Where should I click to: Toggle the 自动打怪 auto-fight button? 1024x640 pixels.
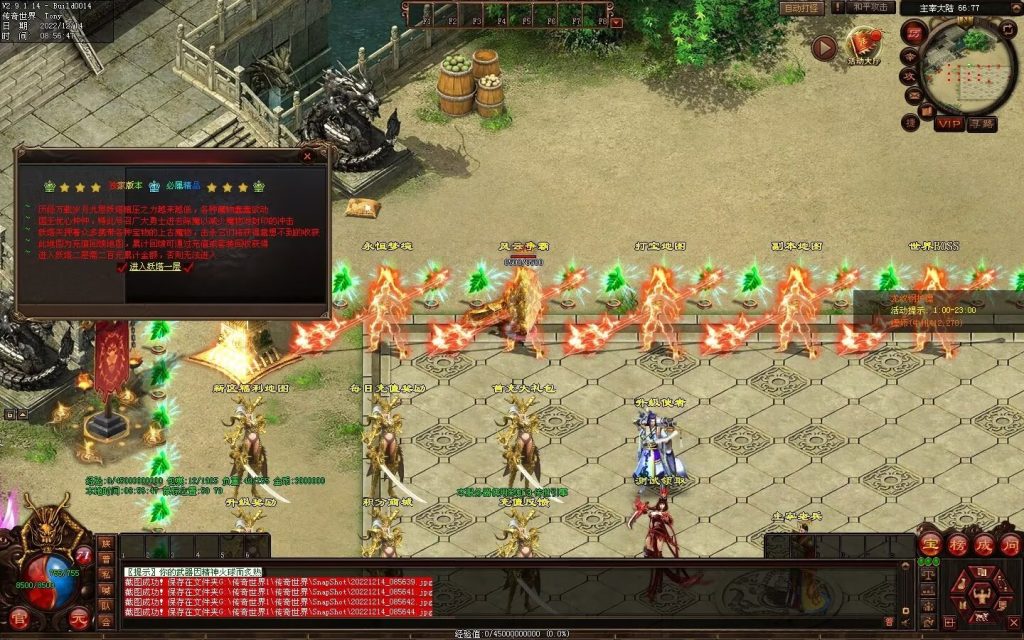click(x=802, y=8)
